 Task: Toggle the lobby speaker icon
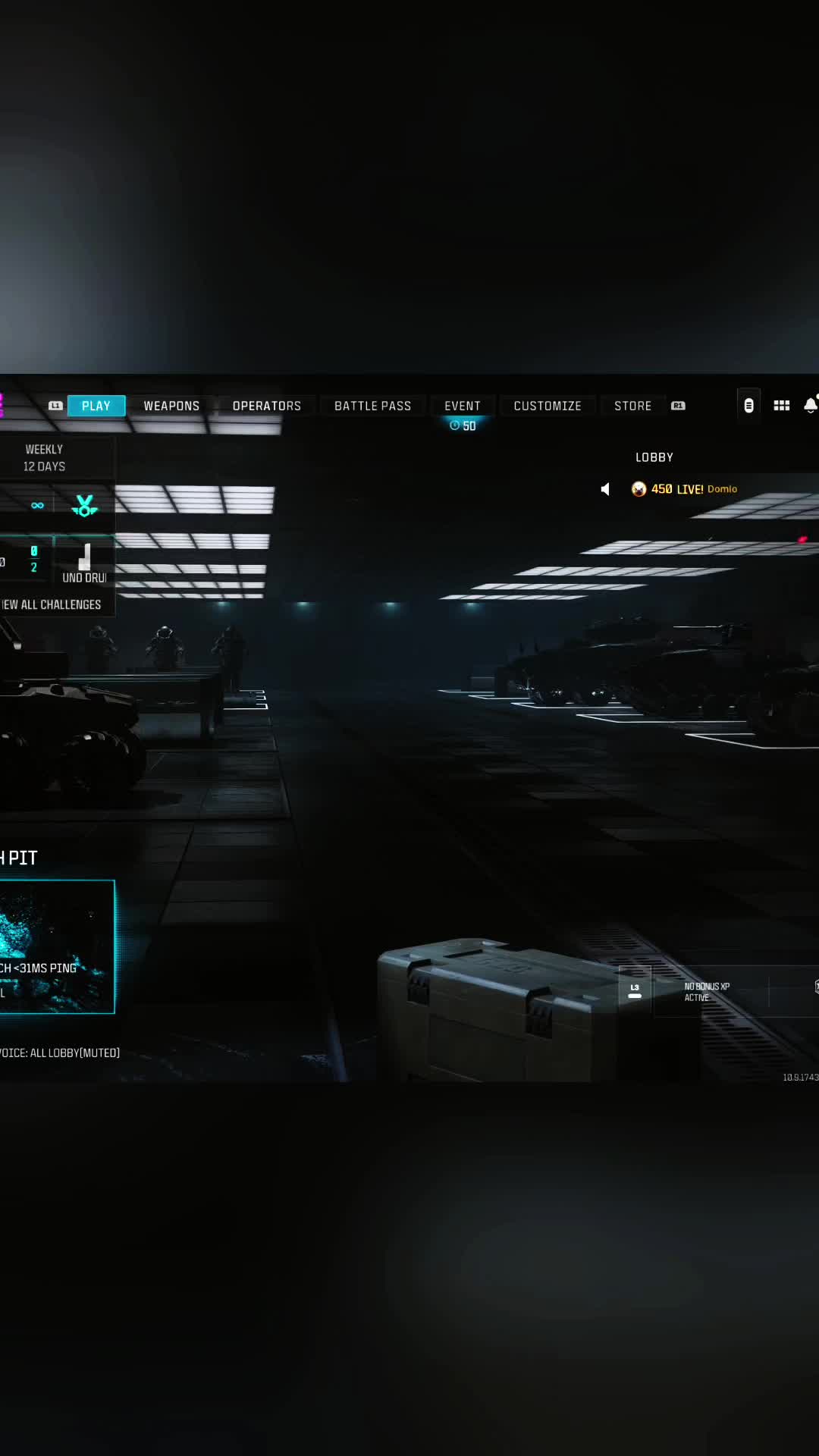pos(605,489)
